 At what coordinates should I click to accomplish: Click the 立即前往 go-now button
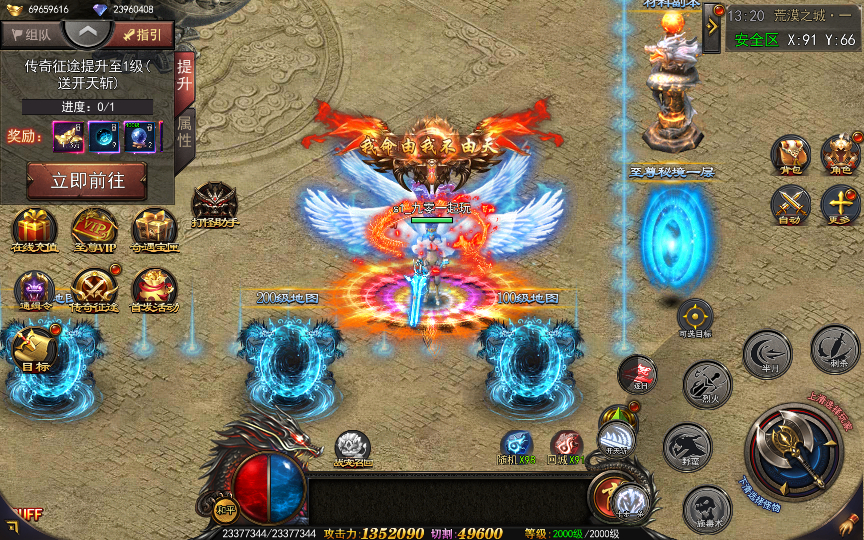coord(86,182)
